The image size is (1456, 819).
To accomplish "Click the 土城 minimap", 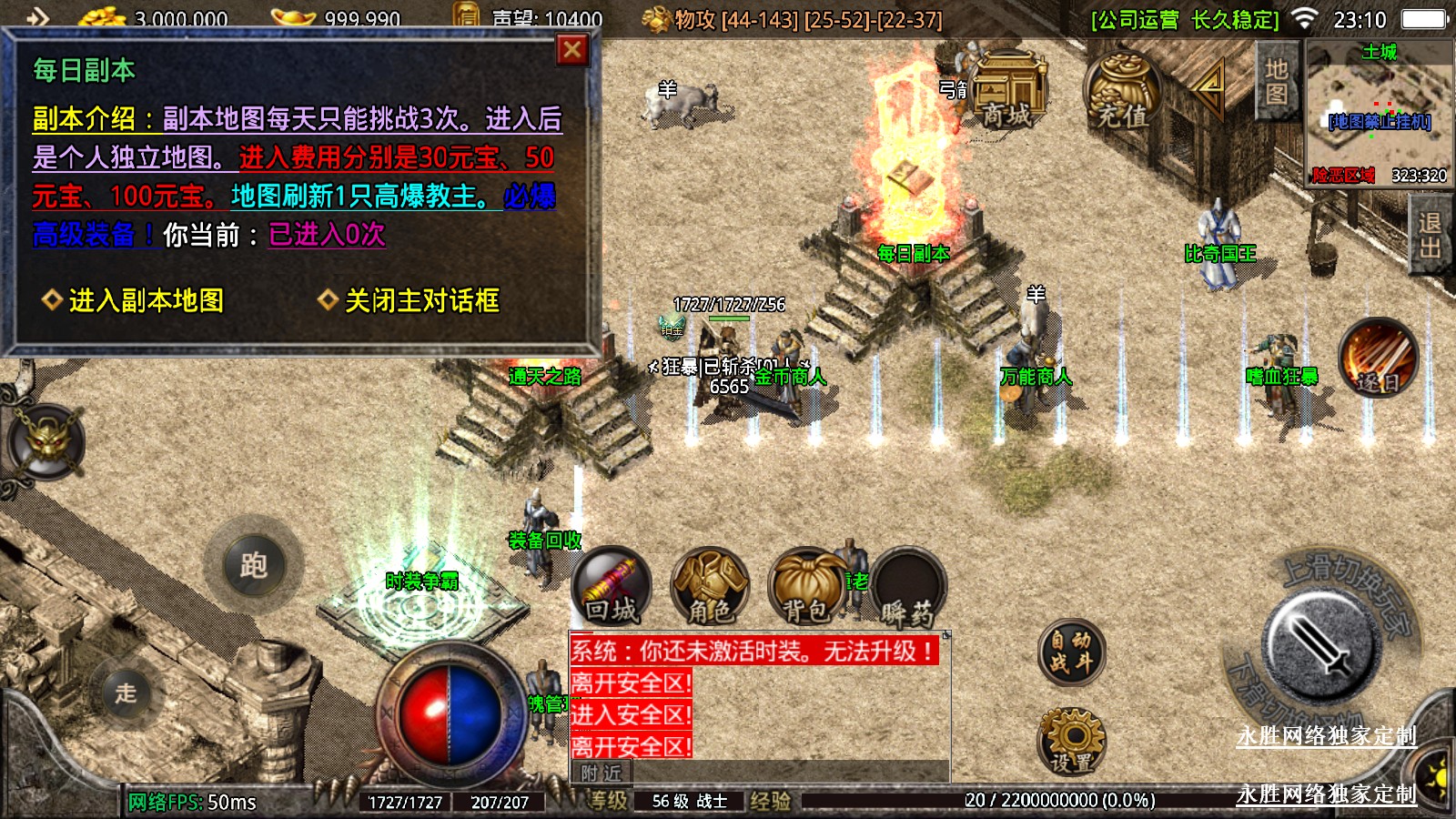I will [1379, 114].
